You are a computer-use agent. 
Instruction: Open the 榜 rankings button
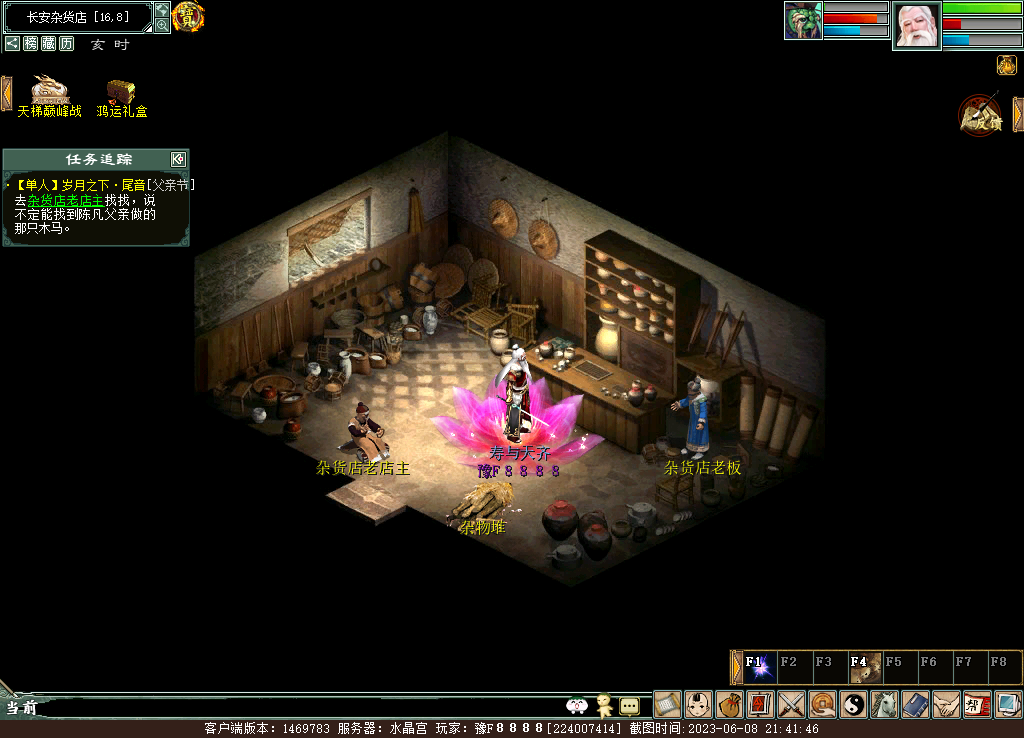31,44
